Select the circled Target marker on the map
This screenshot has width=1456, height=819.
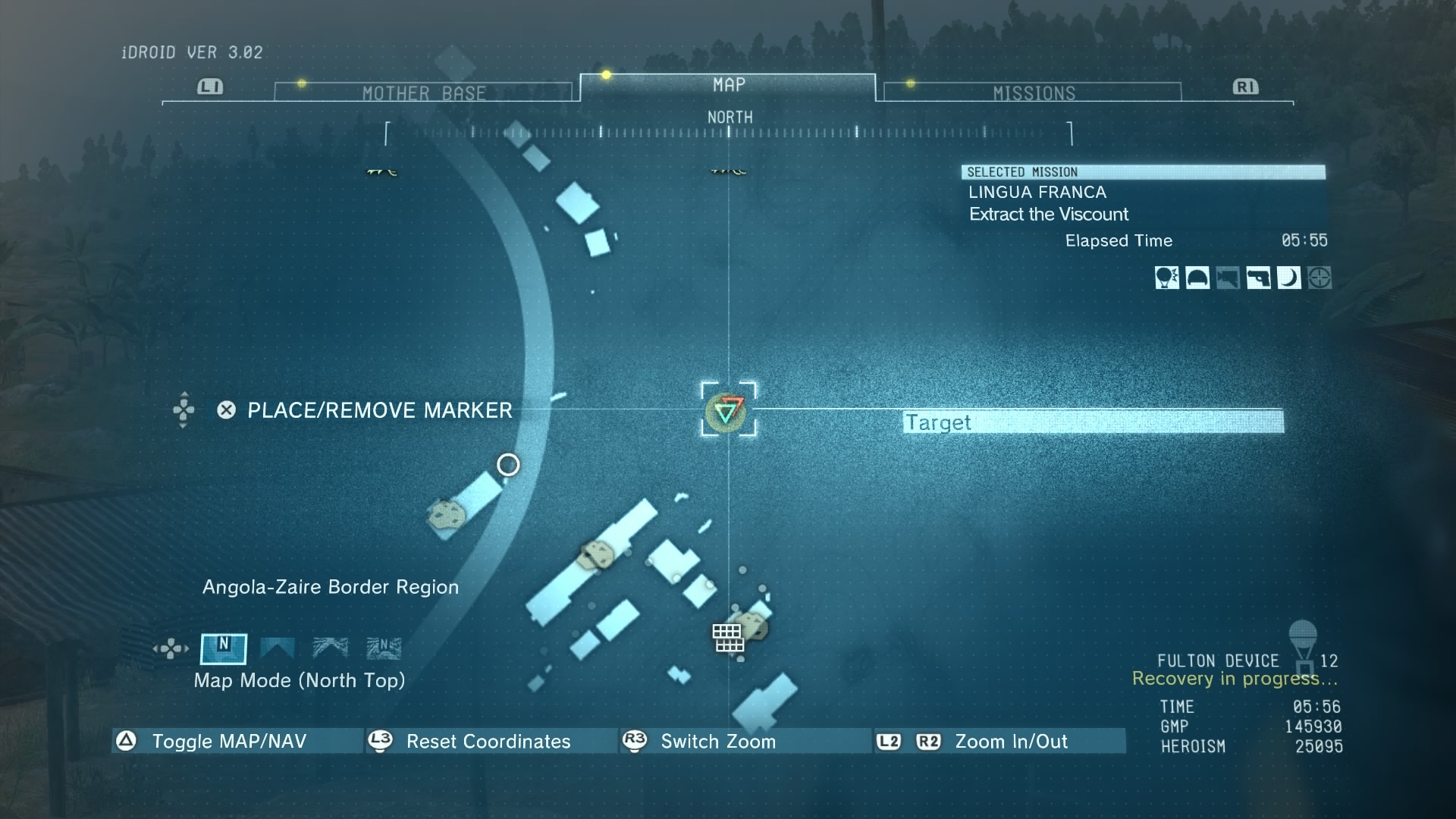click(728, 413)
